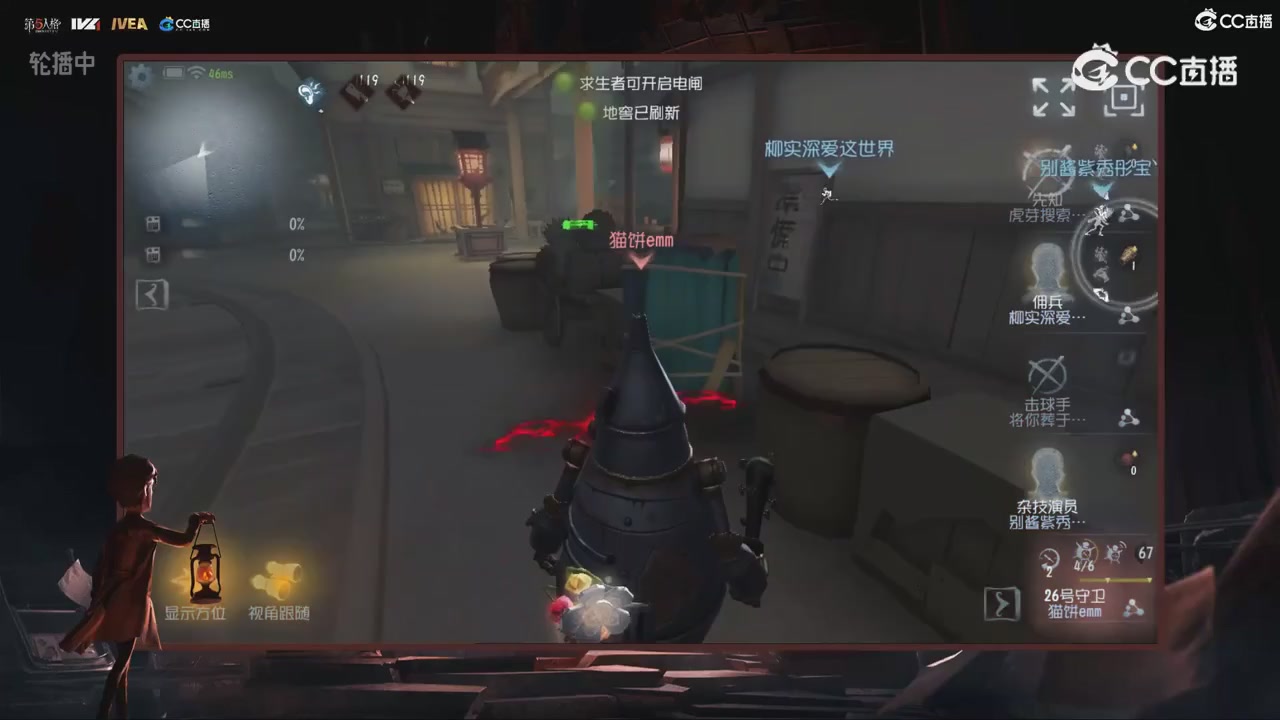Tap the screenshot frame icon on right panel
The height and width of the screenshot is (720, 1280).
(x=1122, y=99)
